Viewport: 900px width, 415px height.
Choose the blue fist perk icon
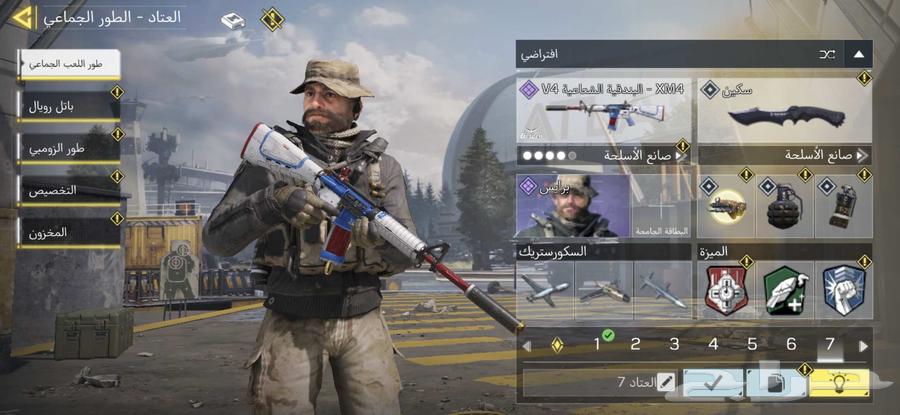842,291
